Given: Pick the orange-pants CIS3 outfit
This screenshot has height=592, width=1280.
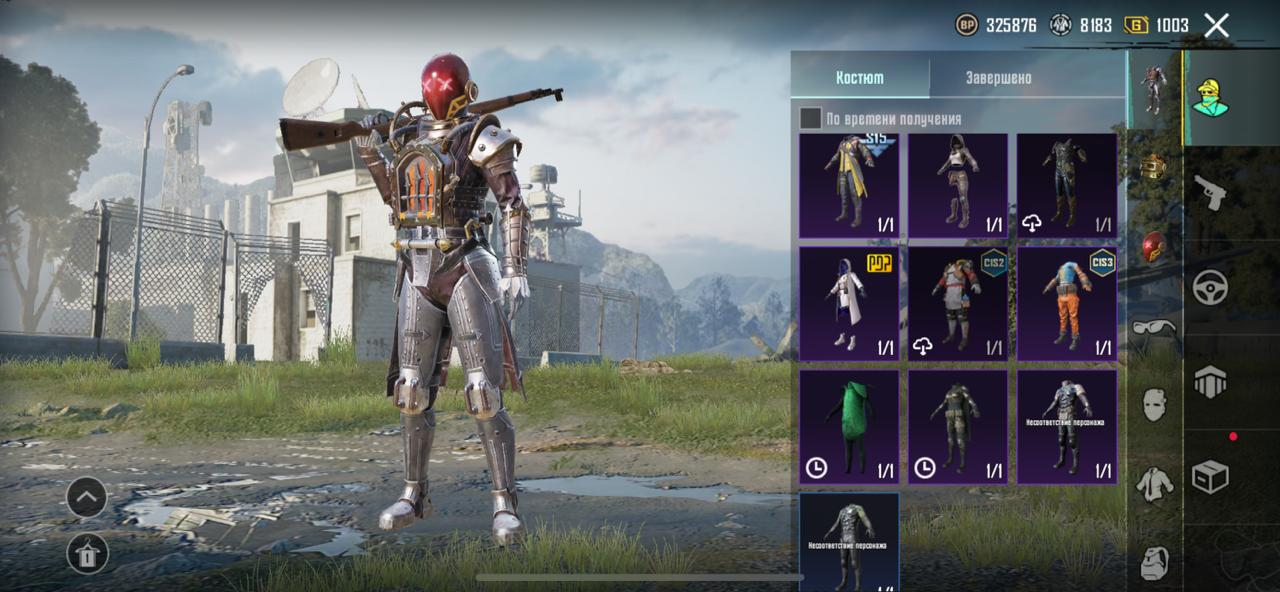Looking at the screenshot, I should click(1067, 304).
